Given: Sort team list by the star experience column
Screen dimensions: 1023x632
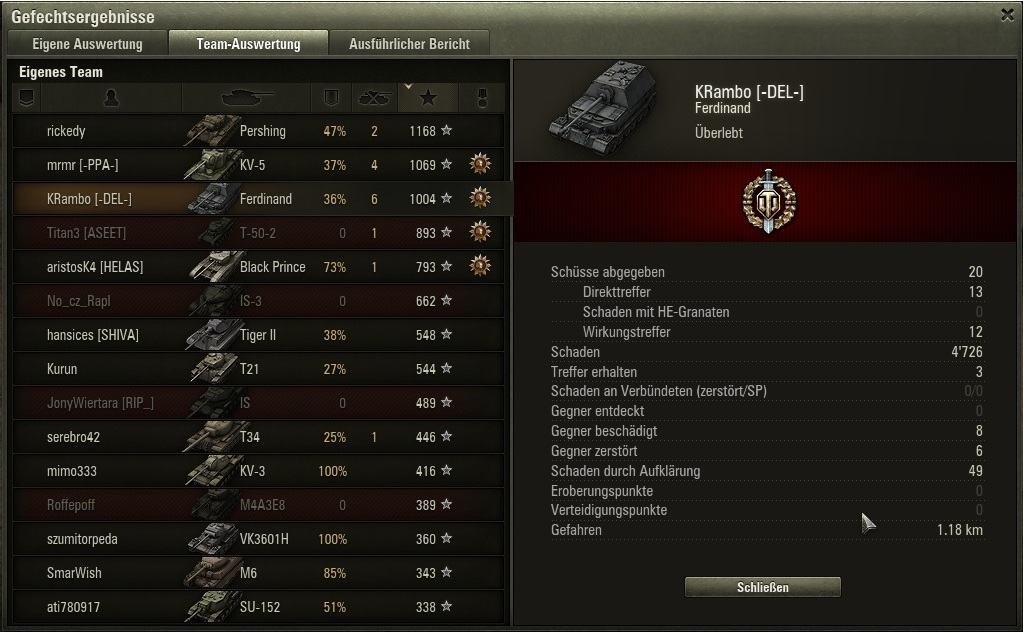Looking at the screenshot, I should tap(428, 98).
